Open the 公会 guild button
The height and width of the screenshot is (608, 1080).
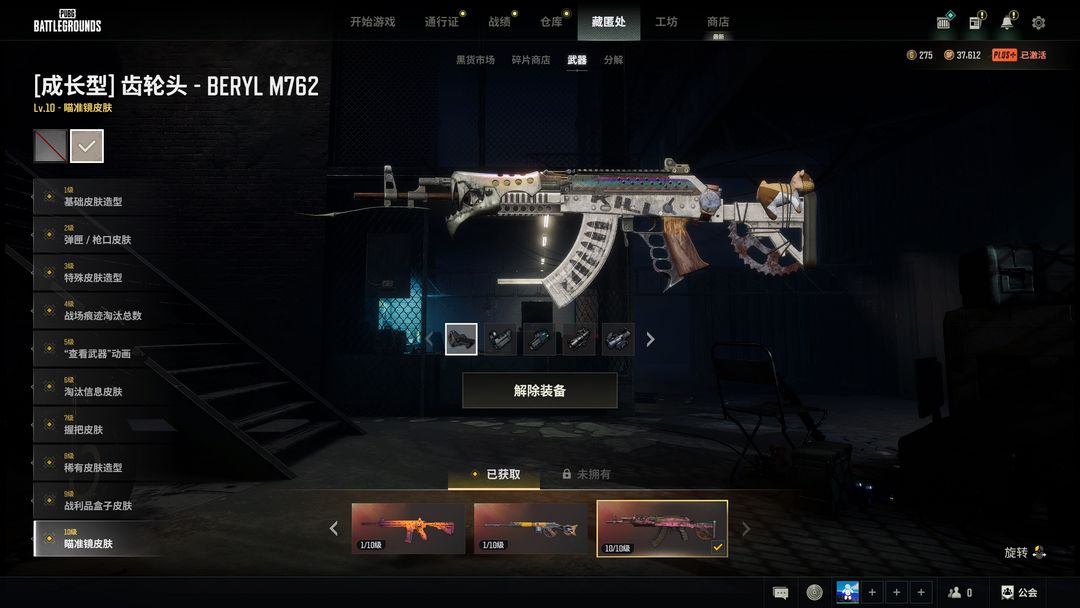coord(1019,592)
